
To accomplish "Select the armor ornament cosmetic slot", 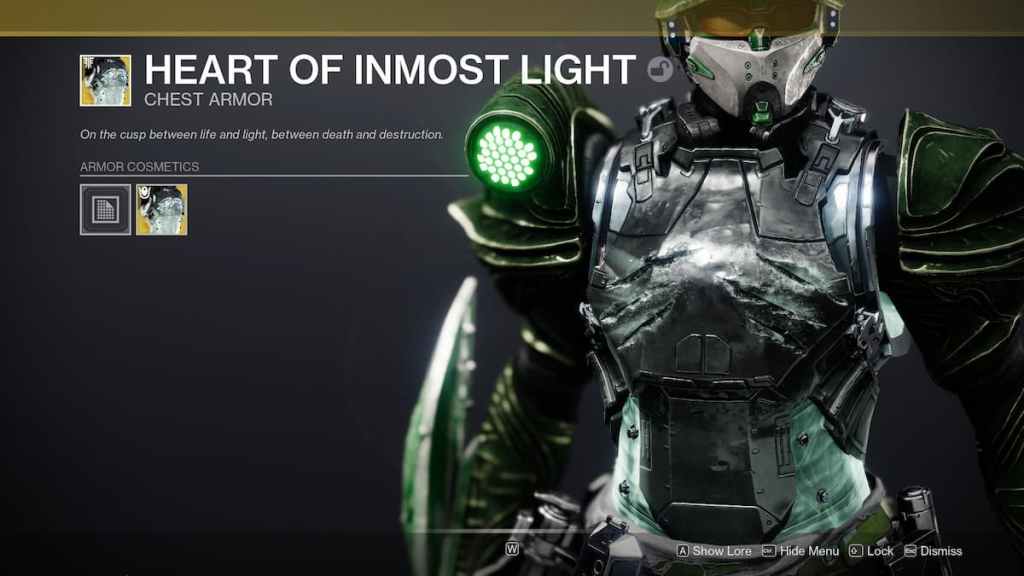I will (x=162, y=209).
